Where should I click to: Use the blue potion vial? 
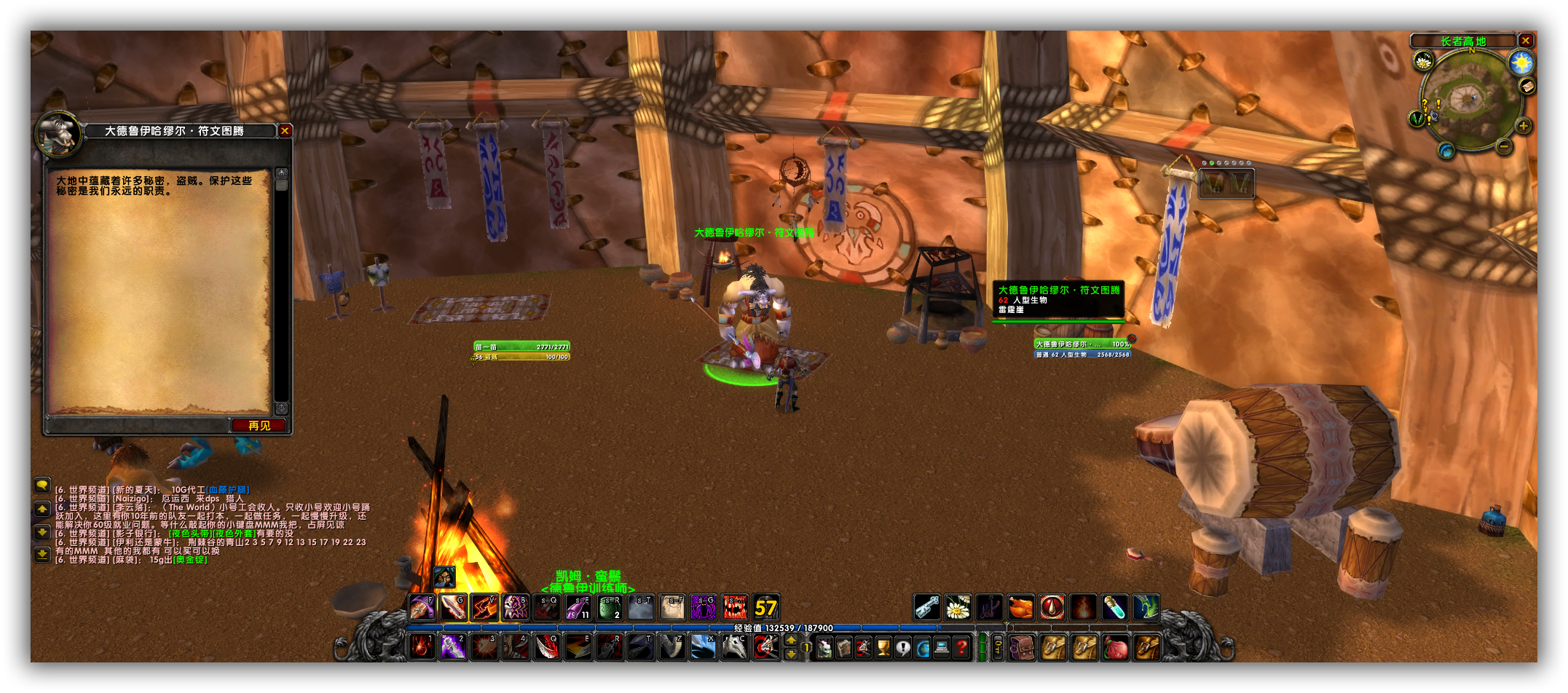coord(1114,607)
